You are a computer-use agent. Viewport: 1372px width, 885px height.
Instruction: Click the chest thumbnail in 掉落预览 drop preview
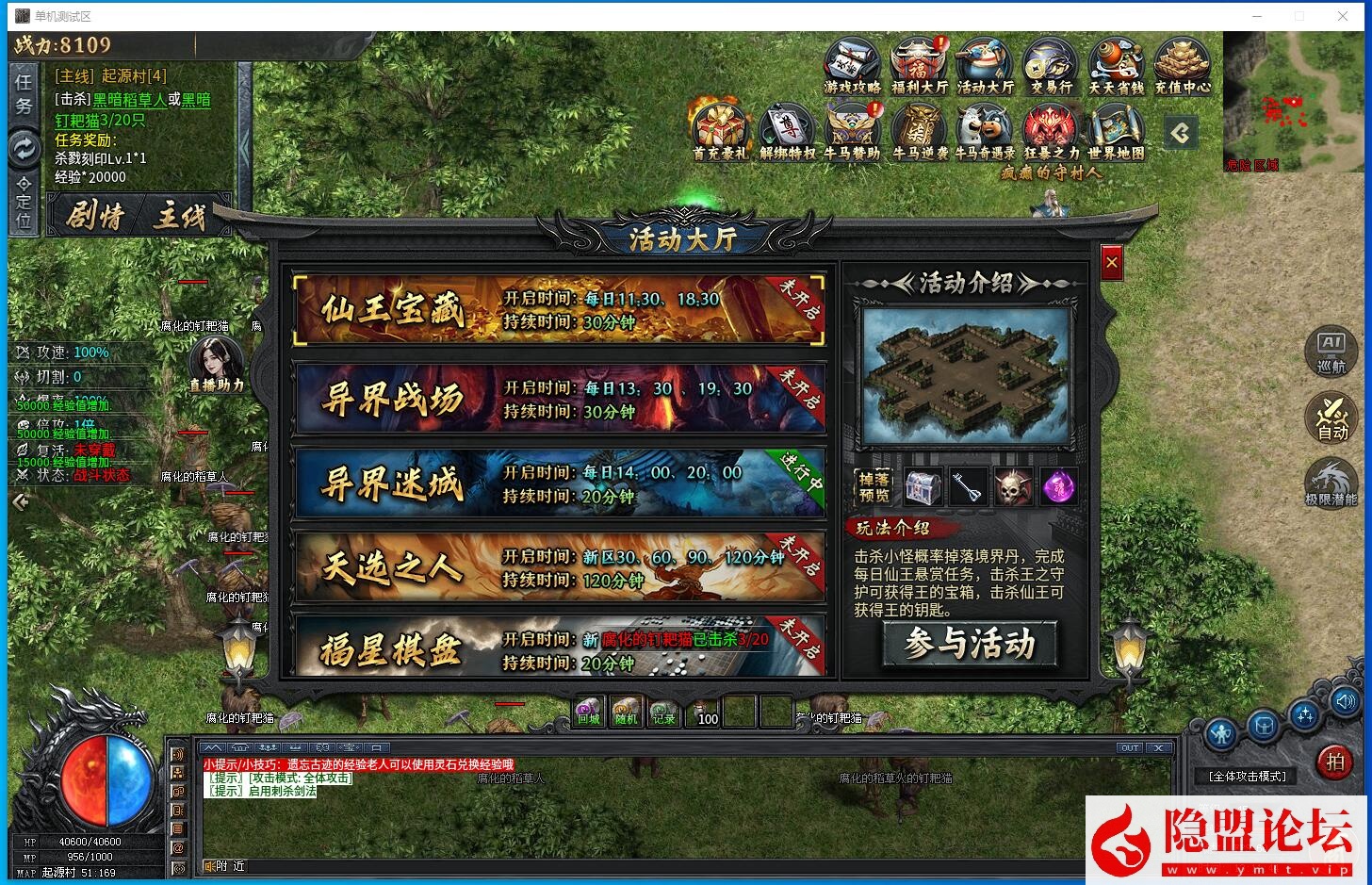[923, 486]
